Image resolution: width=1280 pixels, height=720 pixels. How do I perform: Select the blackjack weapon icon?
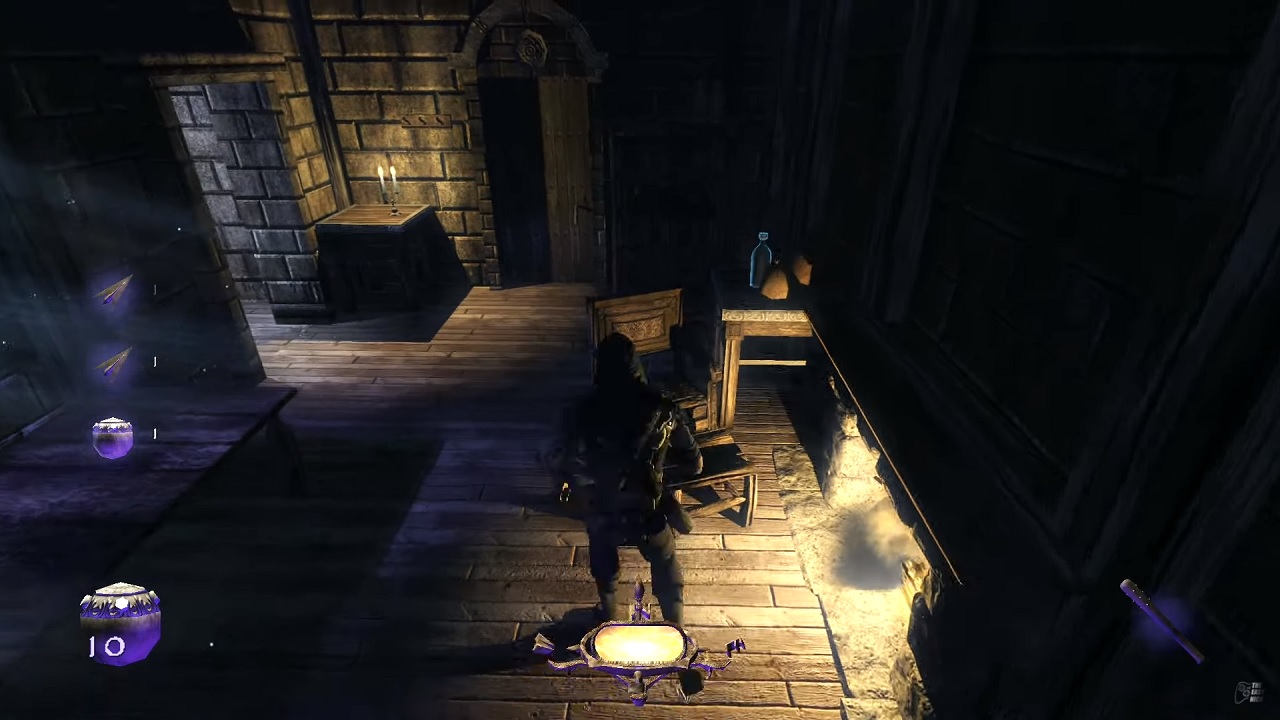point(1160,618)
